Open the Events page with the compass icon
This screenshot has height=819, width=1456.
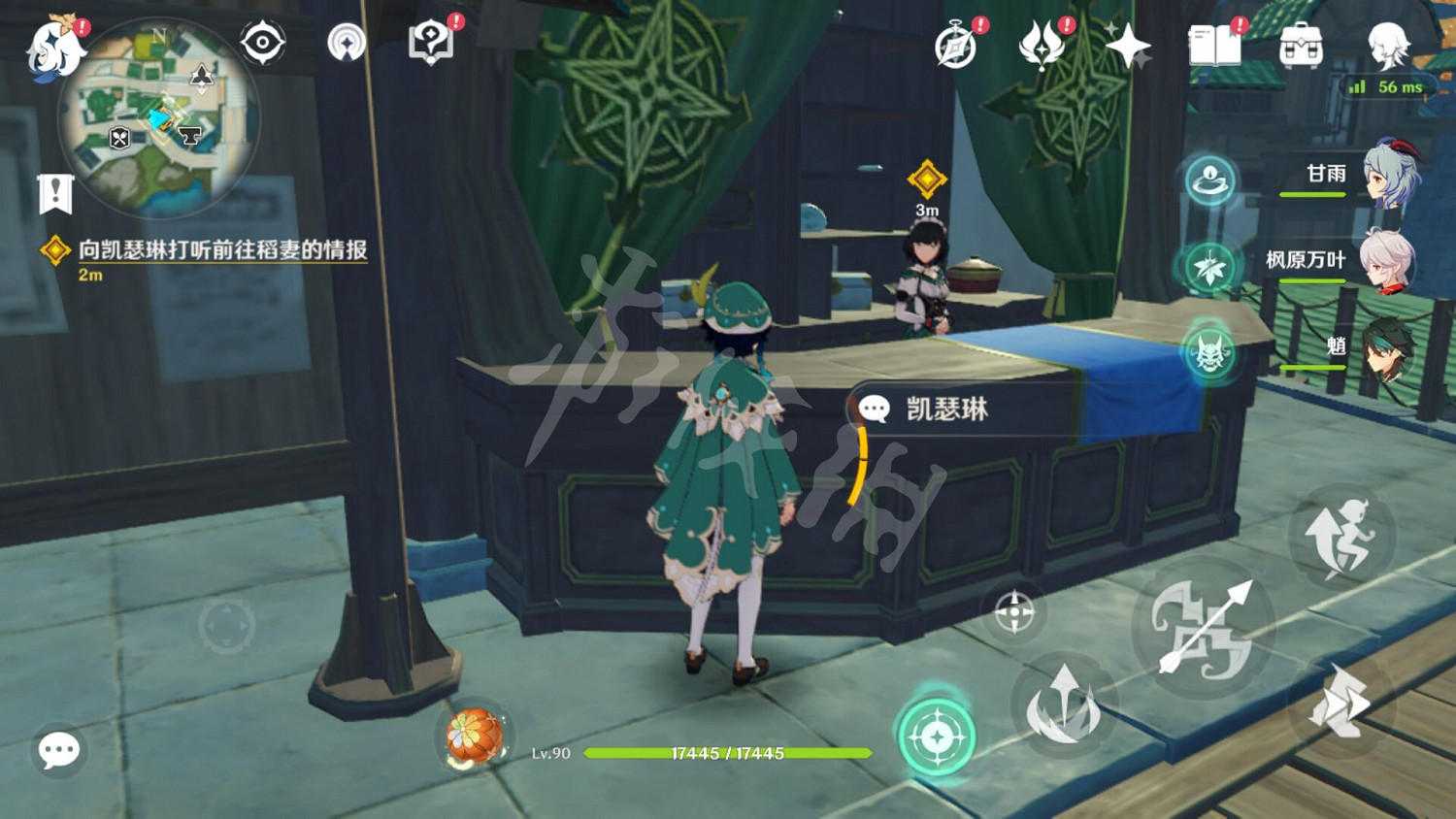pyautogui.click(x=957, y=42)
